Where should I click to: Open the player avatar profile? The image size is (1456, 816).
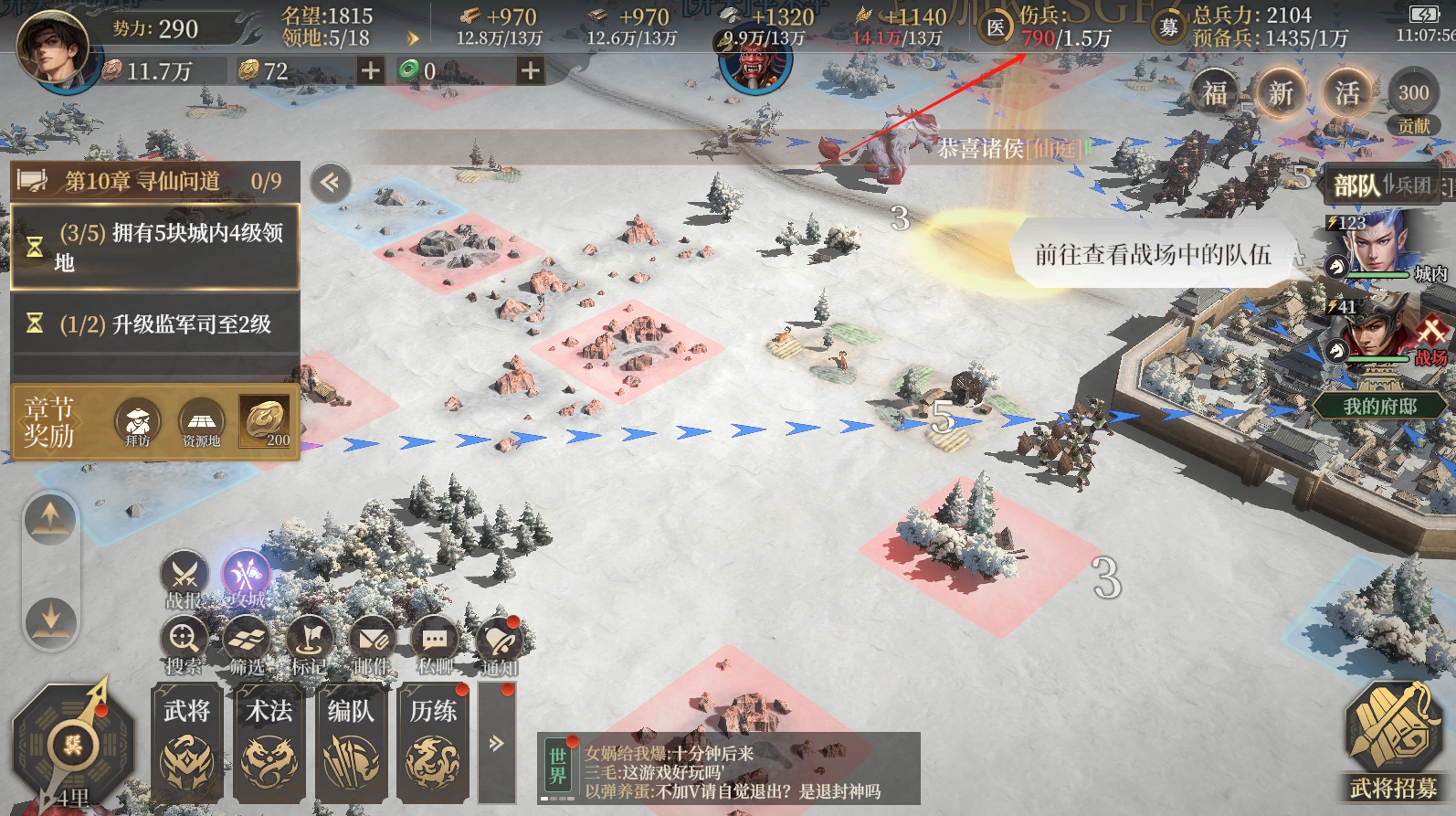click(x=52, y=48)
